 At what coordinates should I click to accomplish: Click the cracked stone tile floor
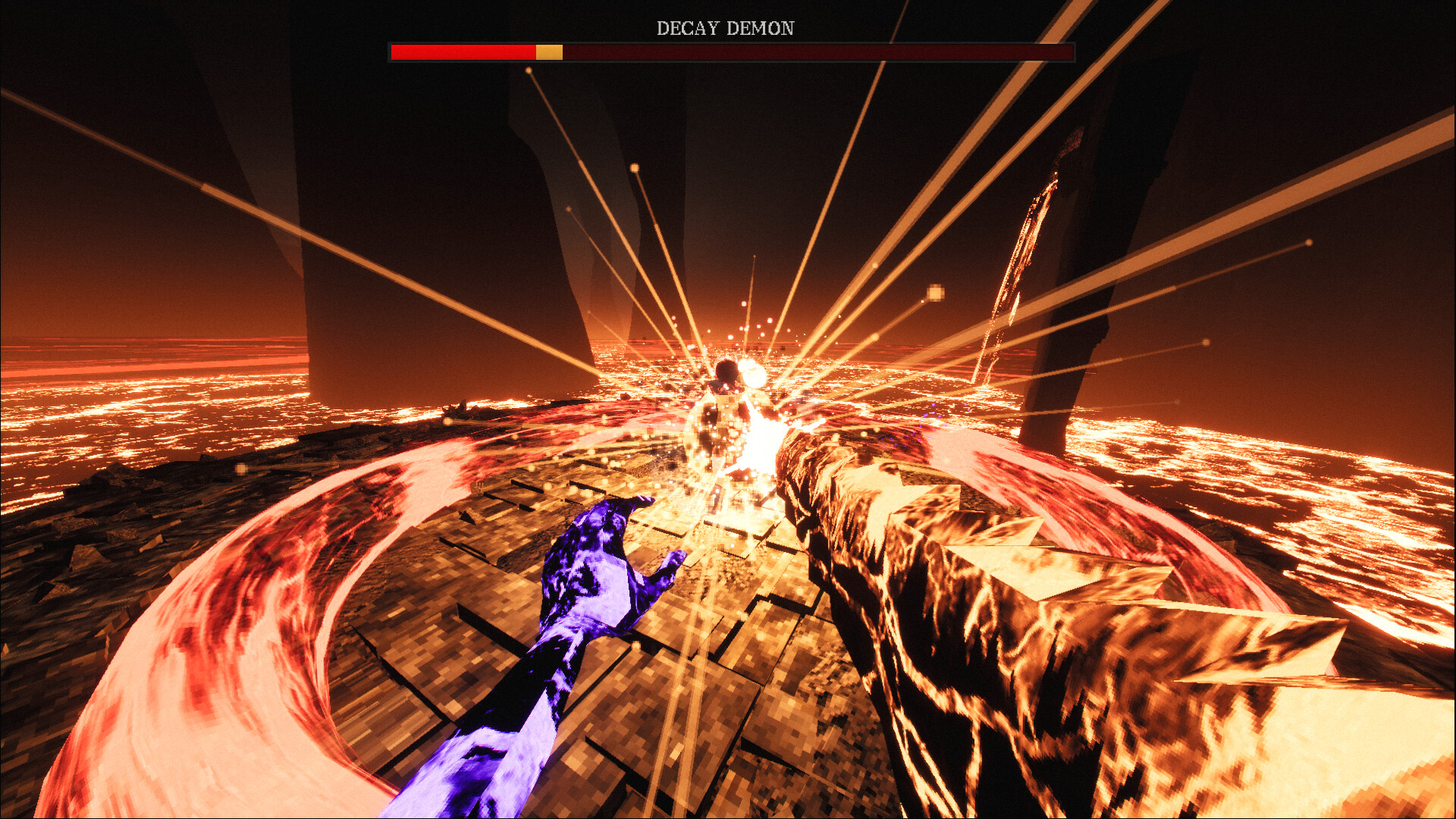pos(720,720)
